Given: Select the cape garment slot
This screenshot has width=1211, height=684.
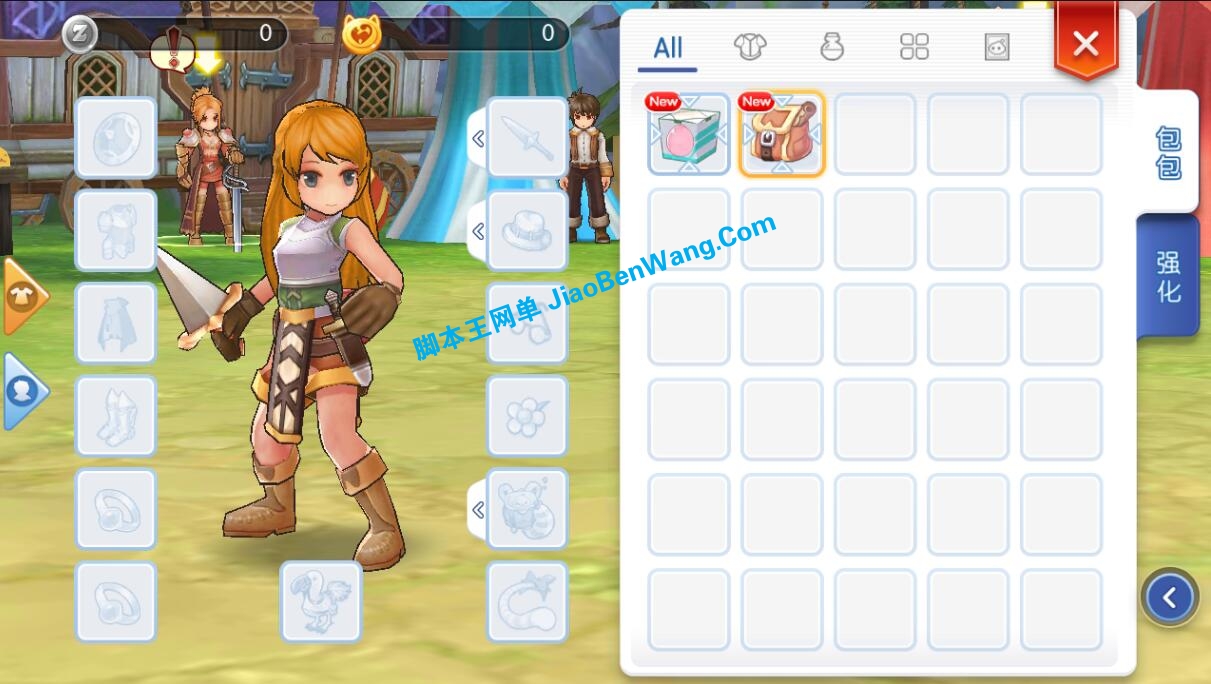Looking at the screenshot, I should click(116, 324).
